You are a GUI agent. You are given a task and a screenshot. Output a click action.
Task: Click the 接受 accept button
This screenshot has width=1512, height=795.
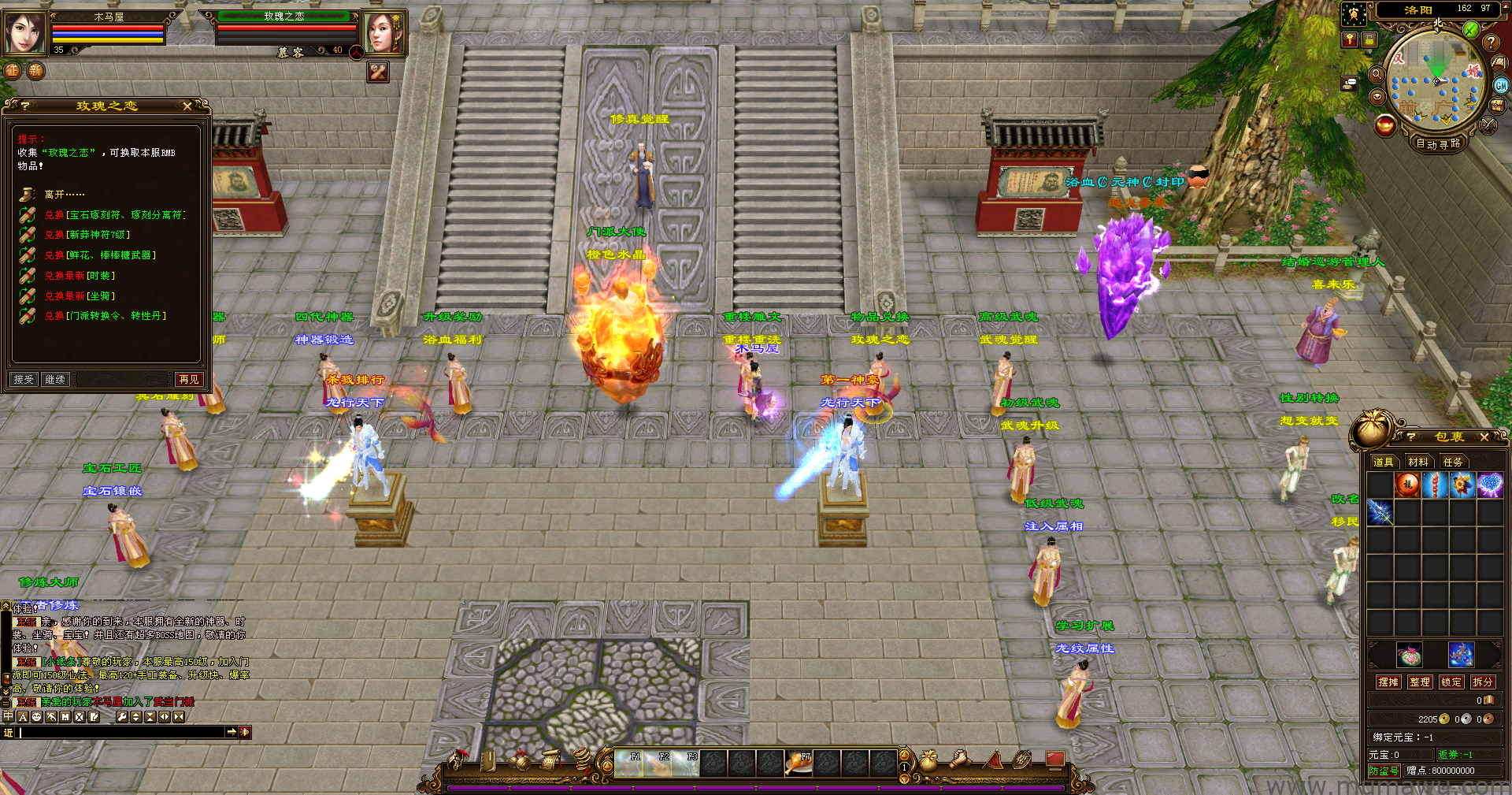[24, 380]
